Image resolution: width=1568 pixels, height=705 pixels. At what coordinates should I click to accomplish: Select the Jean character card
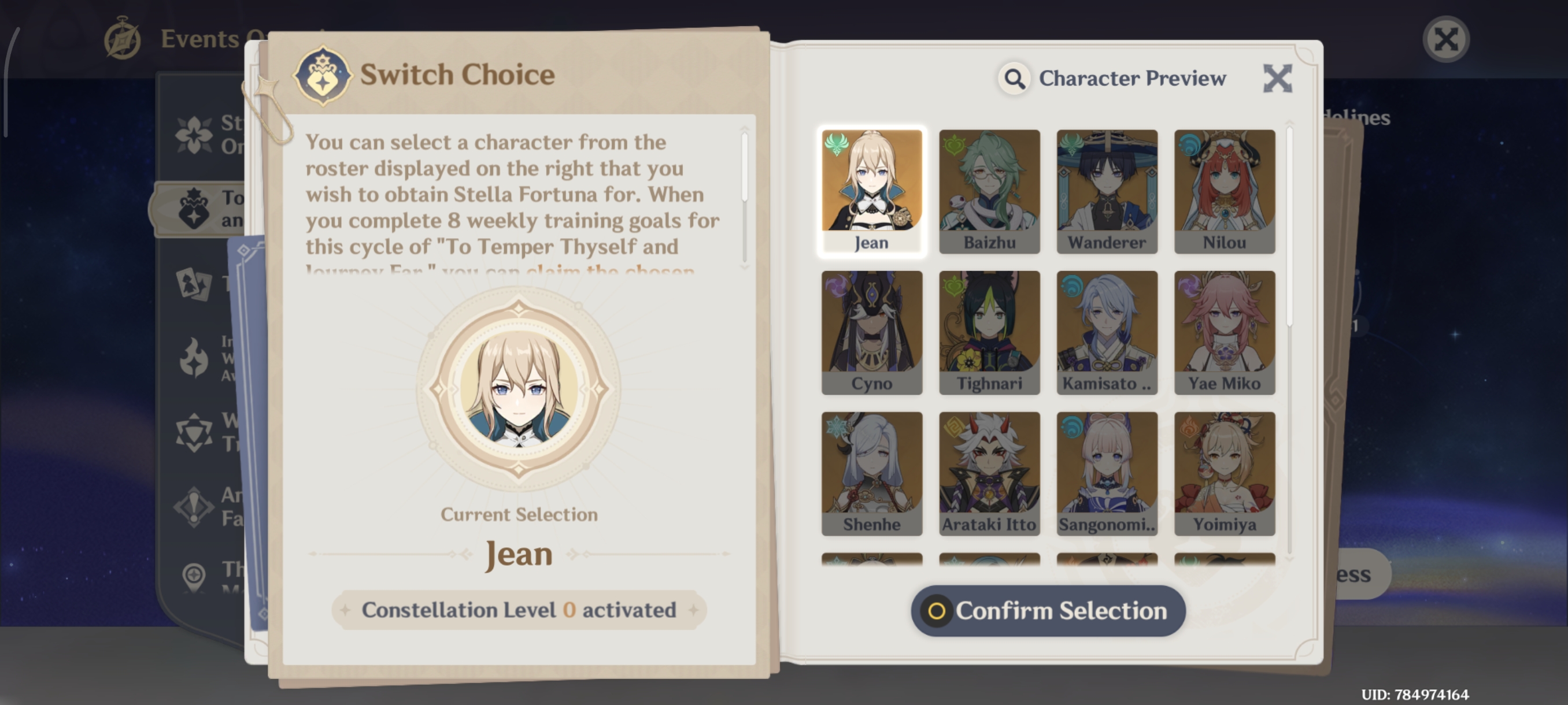872,190
